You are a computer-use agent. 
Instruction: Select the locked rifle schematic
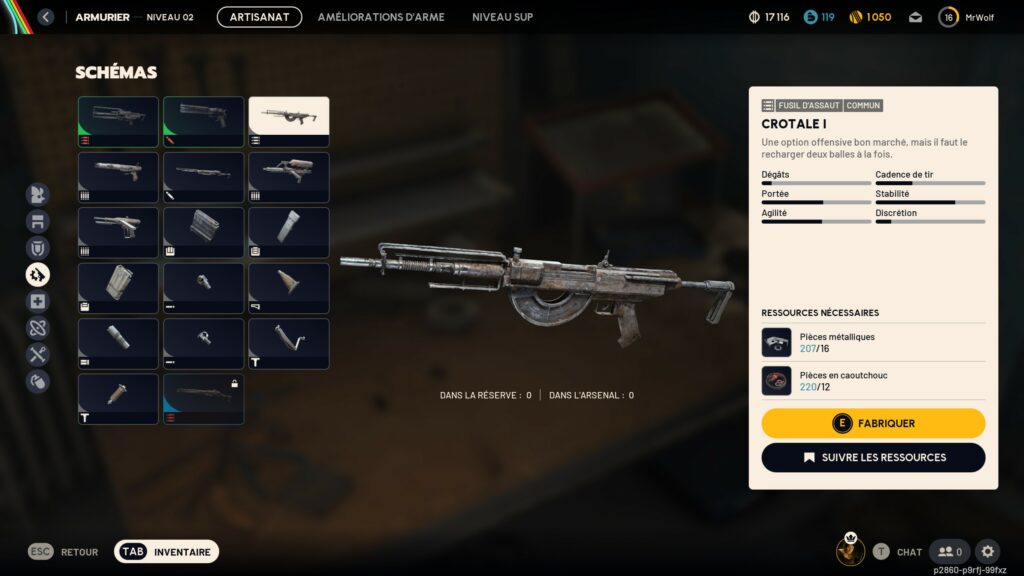[x=204, y=399]
